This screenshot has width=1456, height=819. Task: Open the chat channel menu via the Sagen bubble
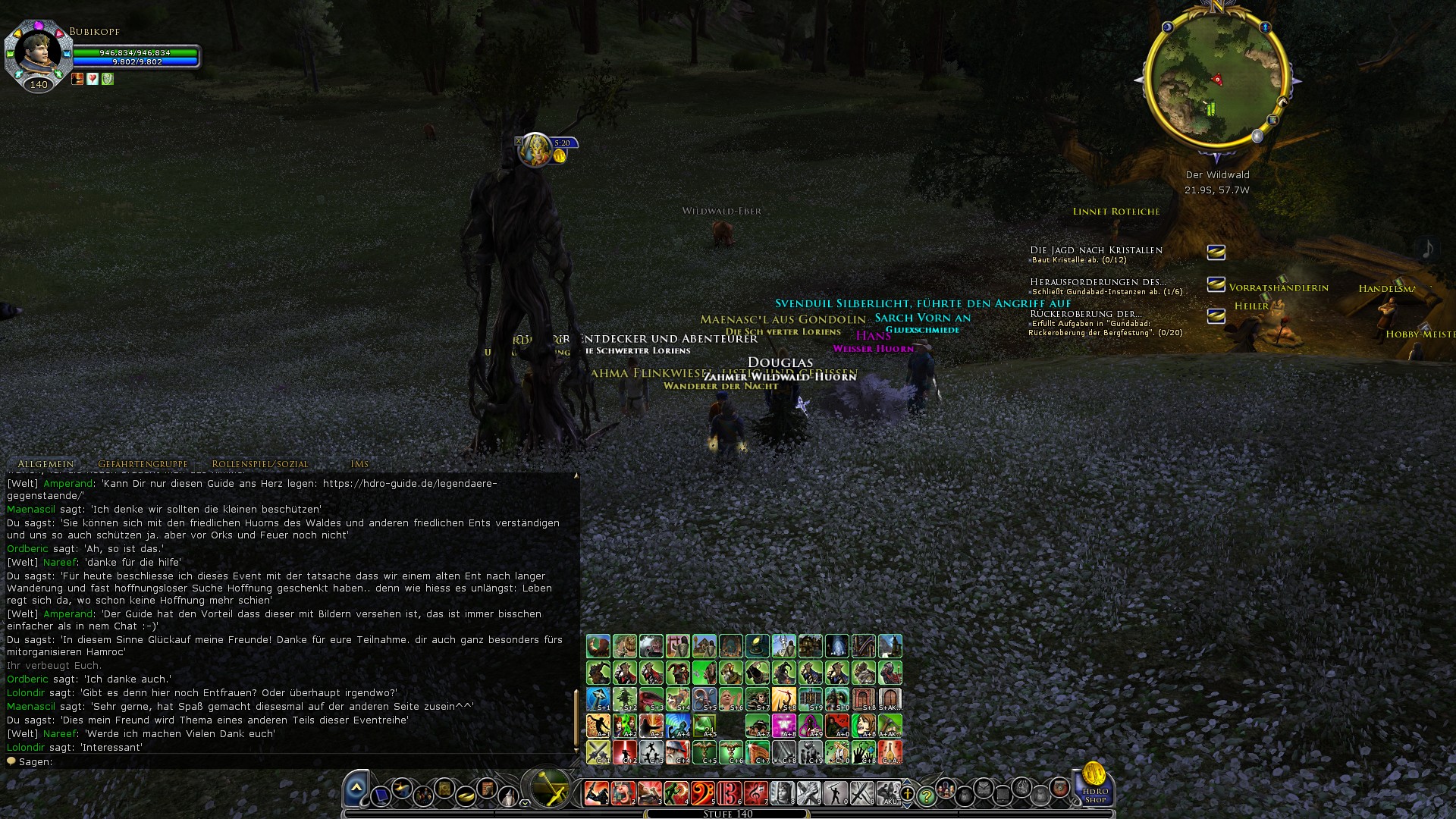[13, 761]
